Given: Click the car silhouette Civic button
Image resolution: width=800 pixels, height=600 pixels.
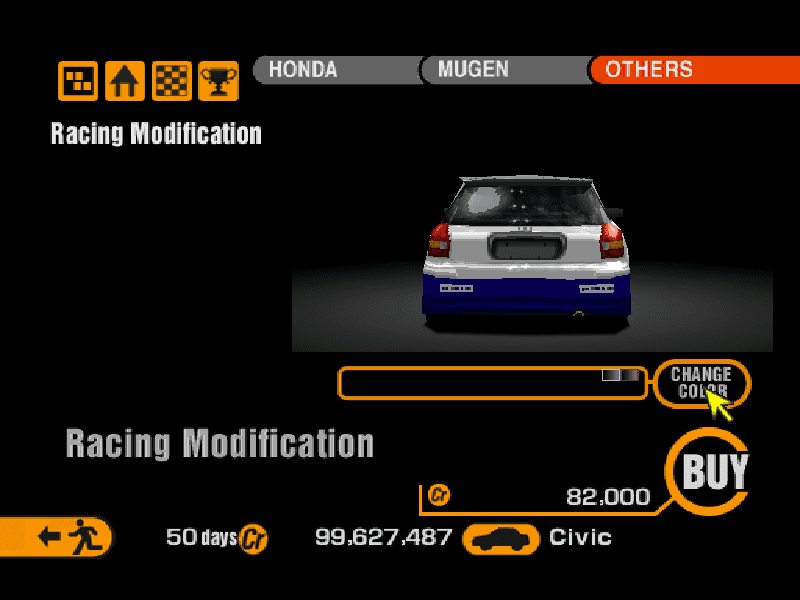Looking at the screenshot, I should [505, 539].
